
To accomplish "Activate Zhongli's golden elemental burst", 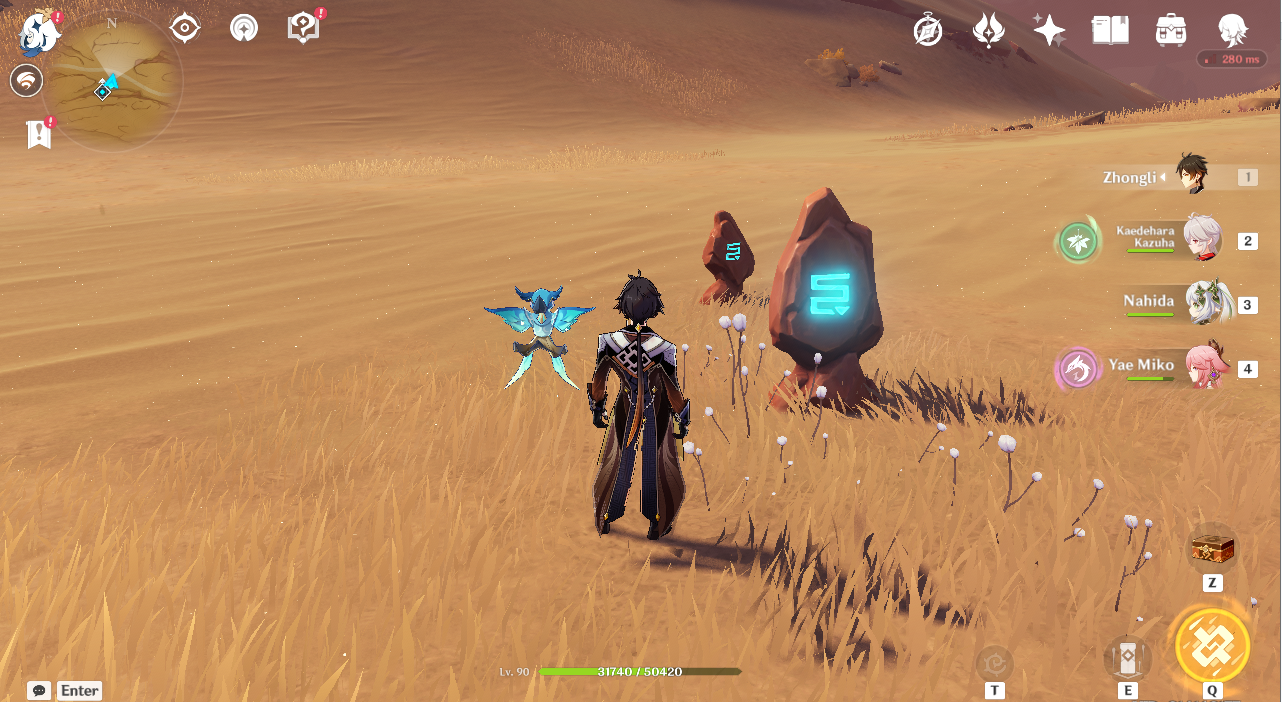I will (1212, 645).
